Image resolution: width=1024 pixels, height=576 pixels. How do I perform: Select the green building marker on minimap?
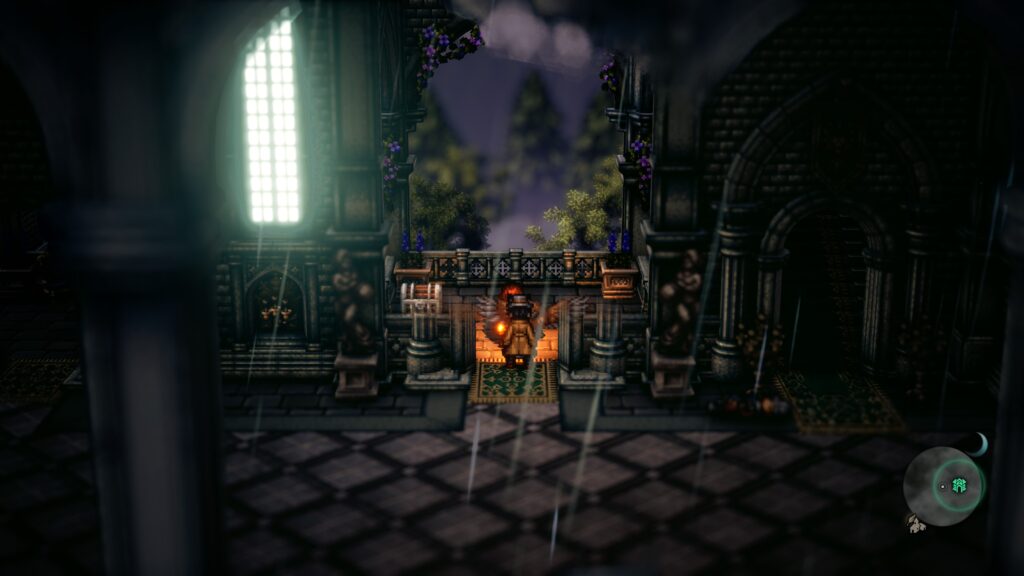(x=960, y=485)
